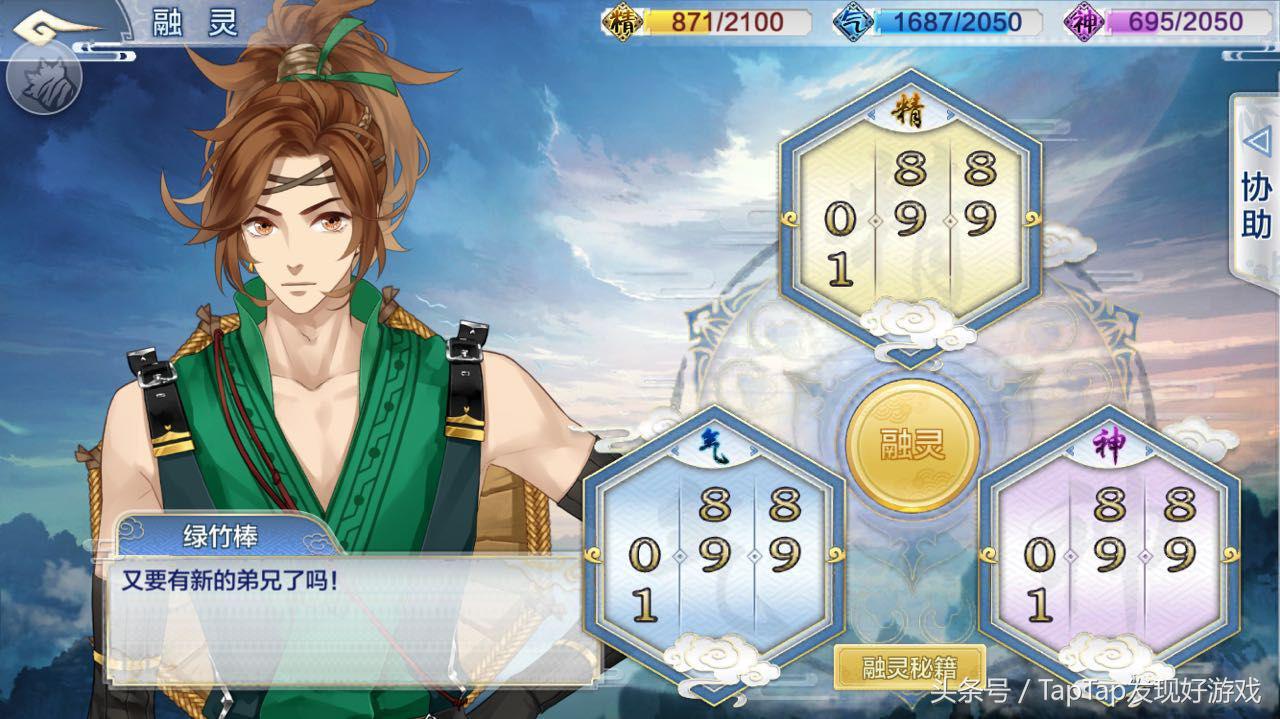1280x719 pixels.
Task: Open the 融灵秘籍 guide
Action: pyautogui.click(x=909, y=667)
